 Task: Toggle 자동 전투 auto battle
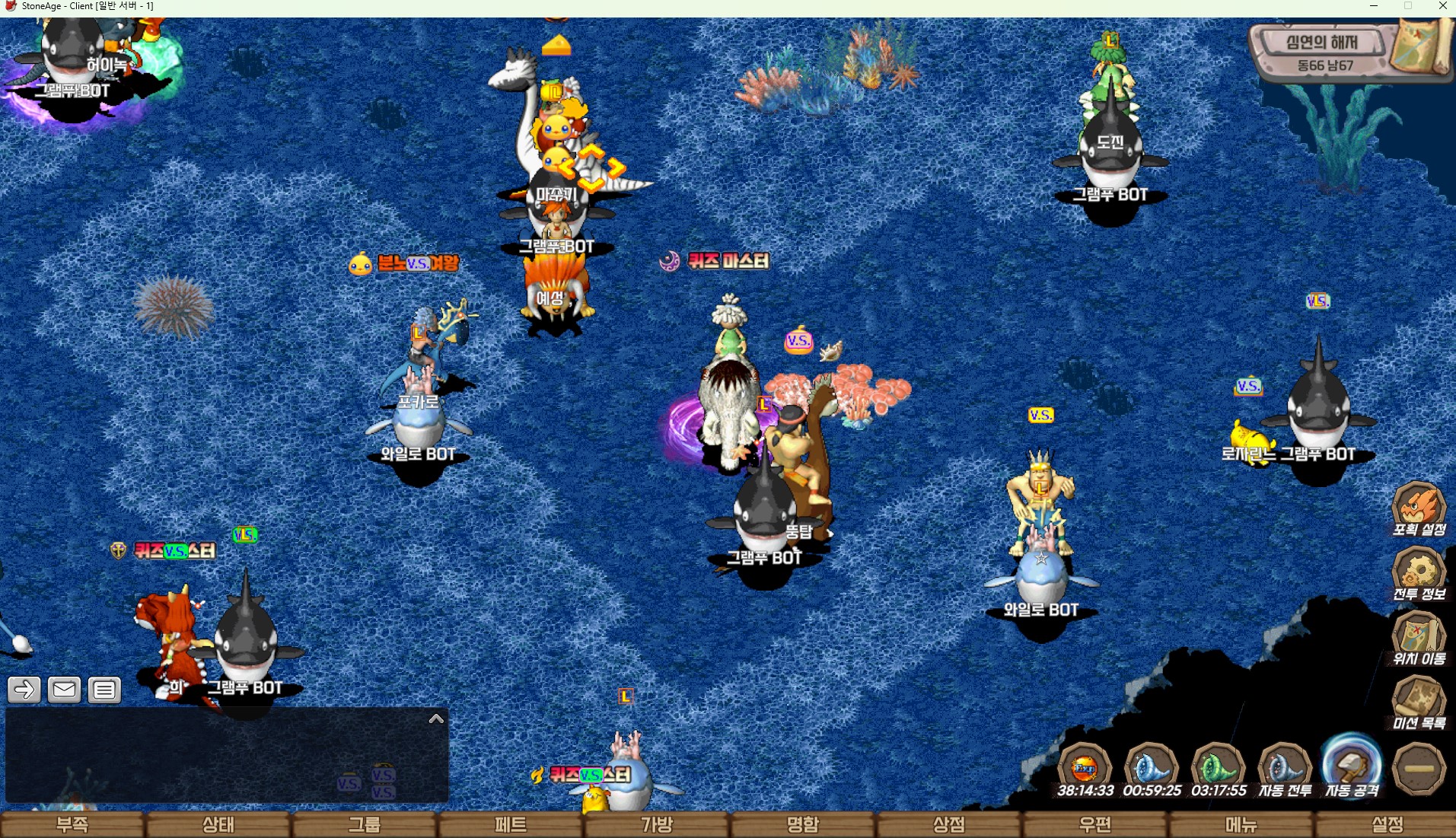point(1285,769)
